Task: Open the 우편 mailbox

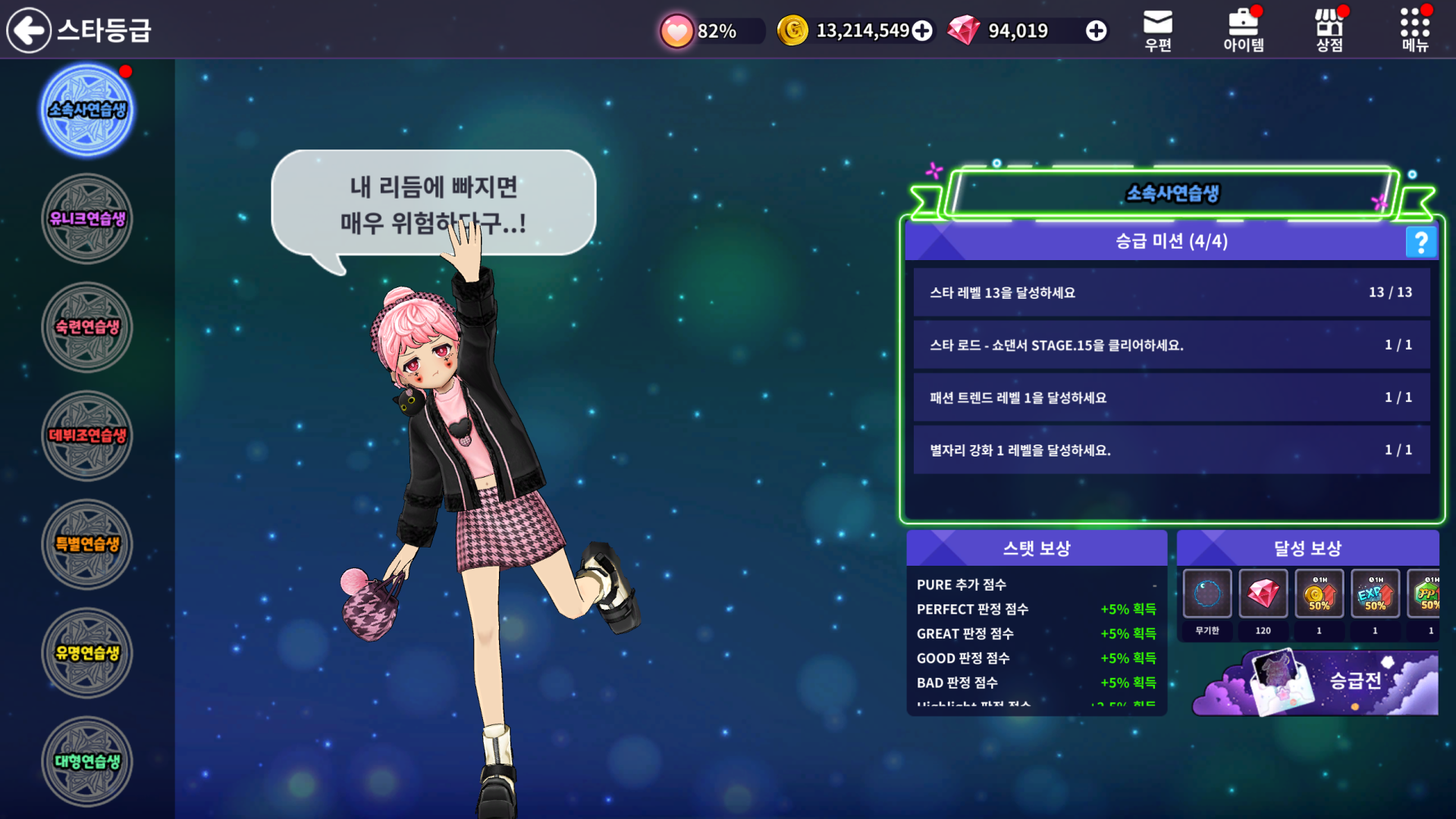Action: point(1158,30)
